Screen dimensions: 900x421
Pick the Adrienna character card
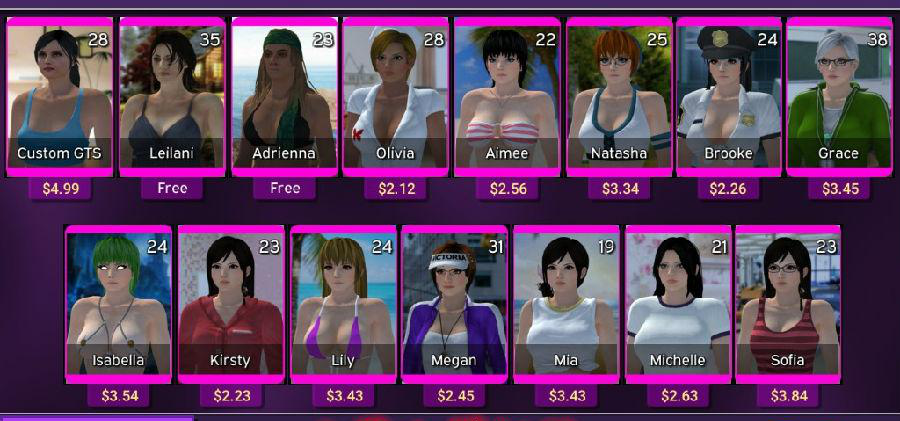[284, 98]
